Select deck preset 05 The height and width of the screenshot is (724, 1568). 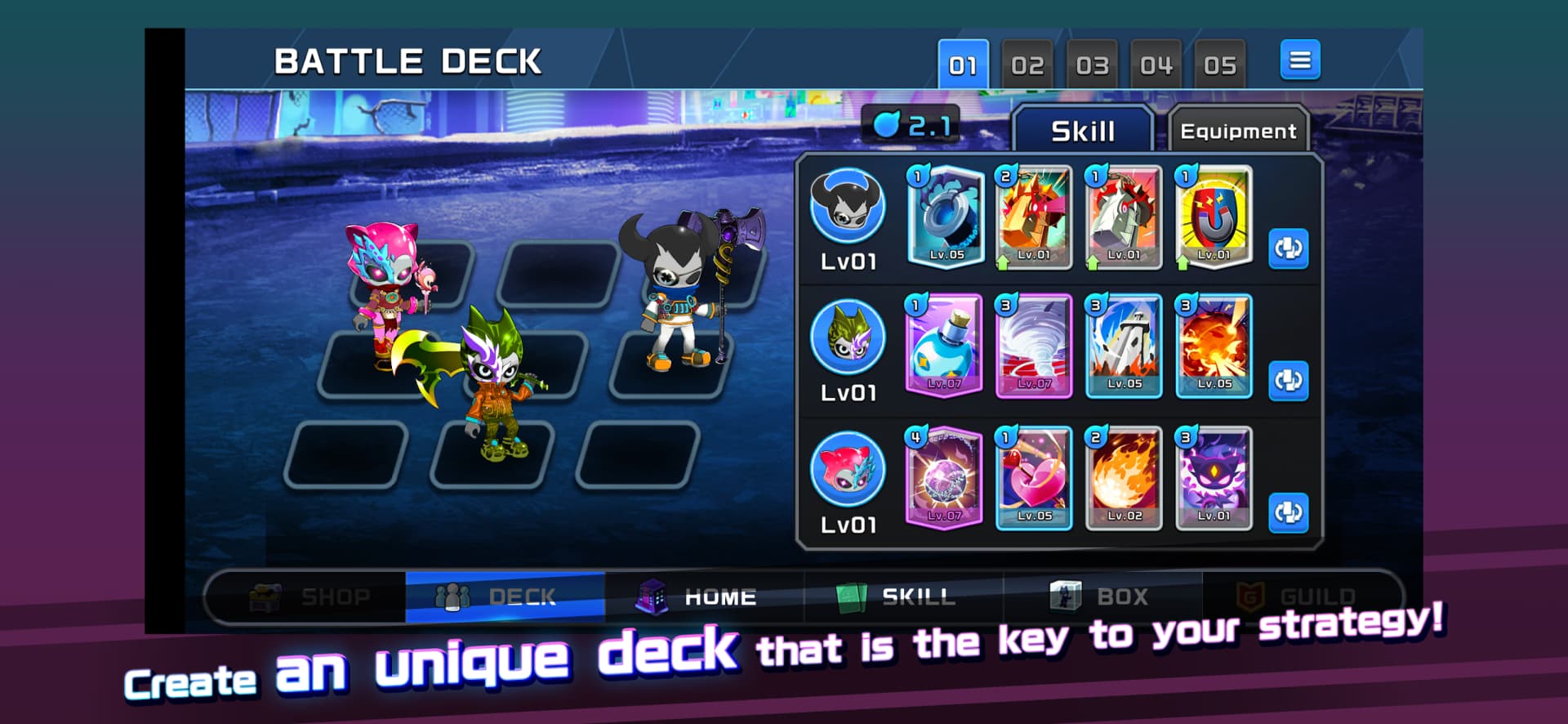coord(1220,64)
